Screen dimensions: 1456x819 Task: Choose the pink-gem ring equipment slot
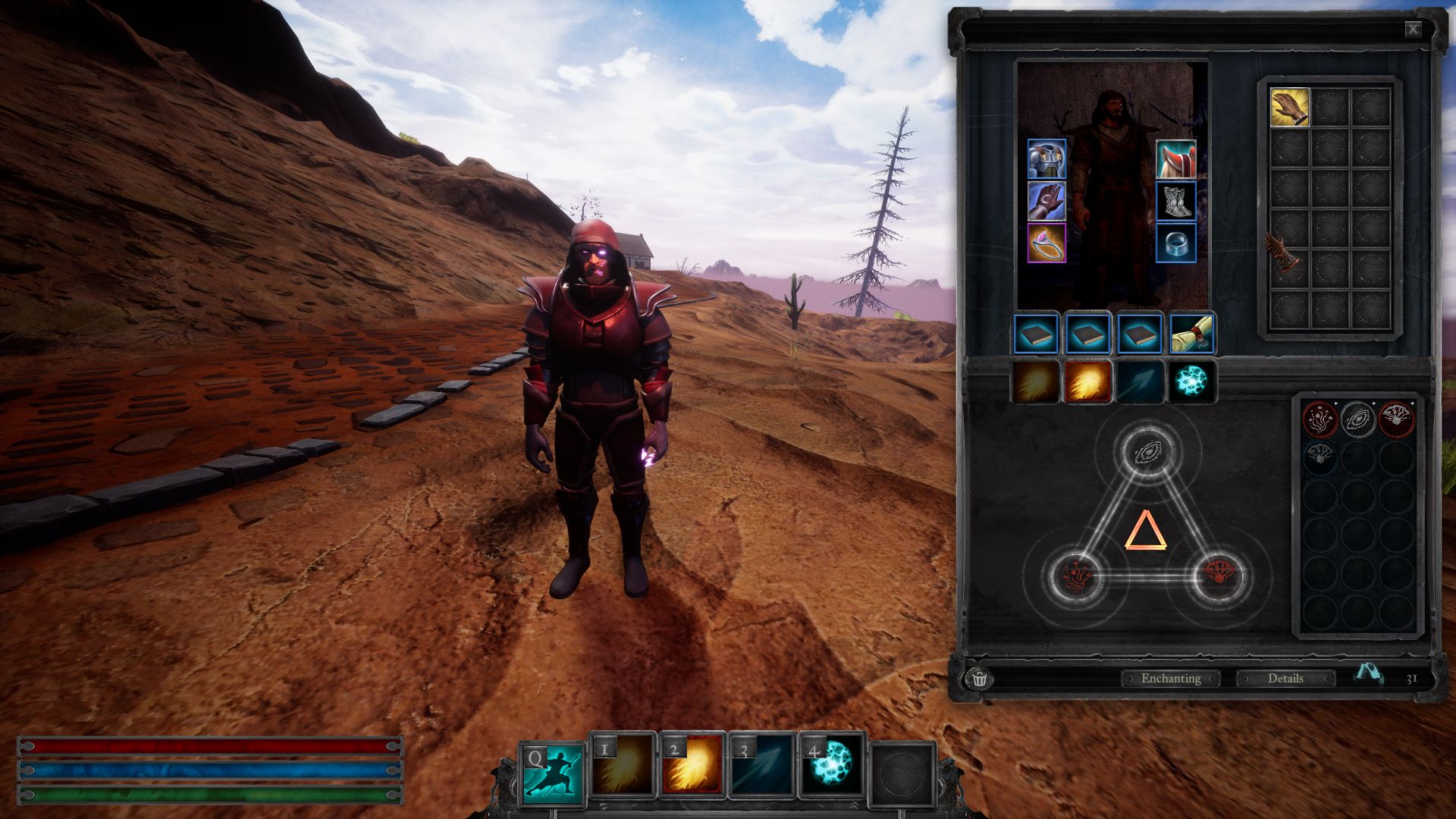point(1046,243)
